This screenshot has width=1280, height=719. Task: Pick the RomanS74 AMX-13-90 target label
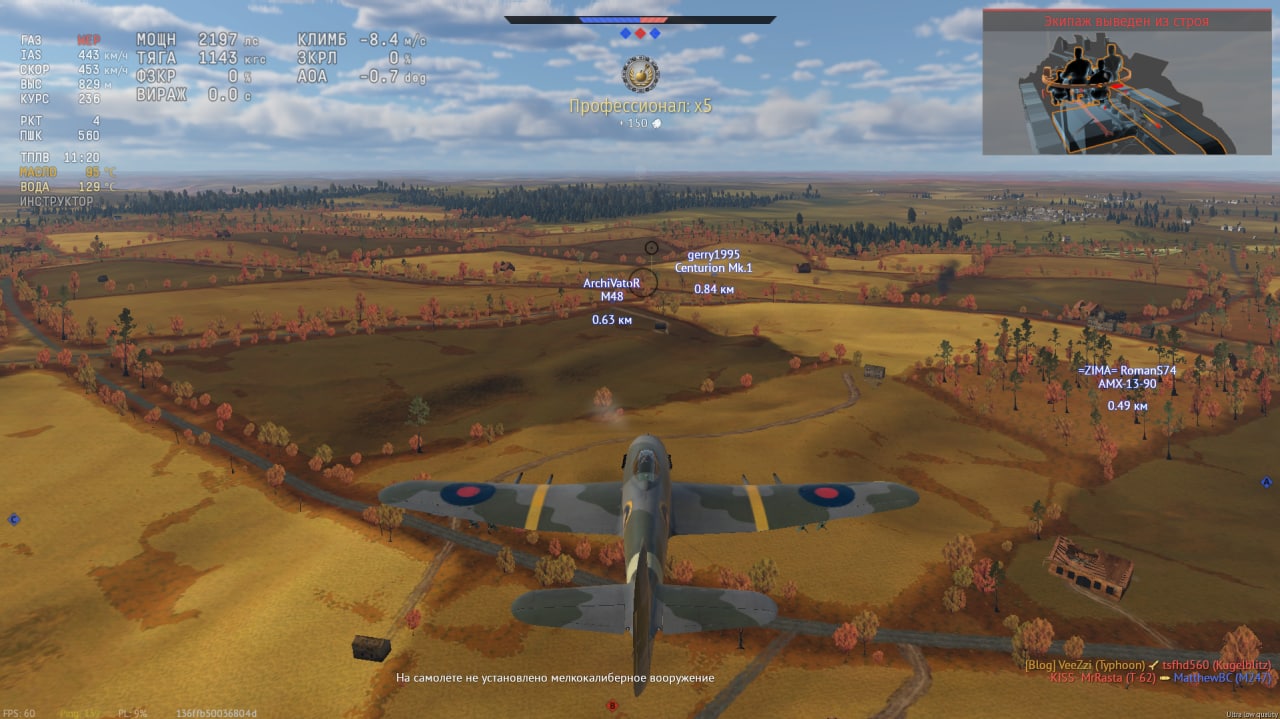pyautogui.click(x=1127, y=377)
